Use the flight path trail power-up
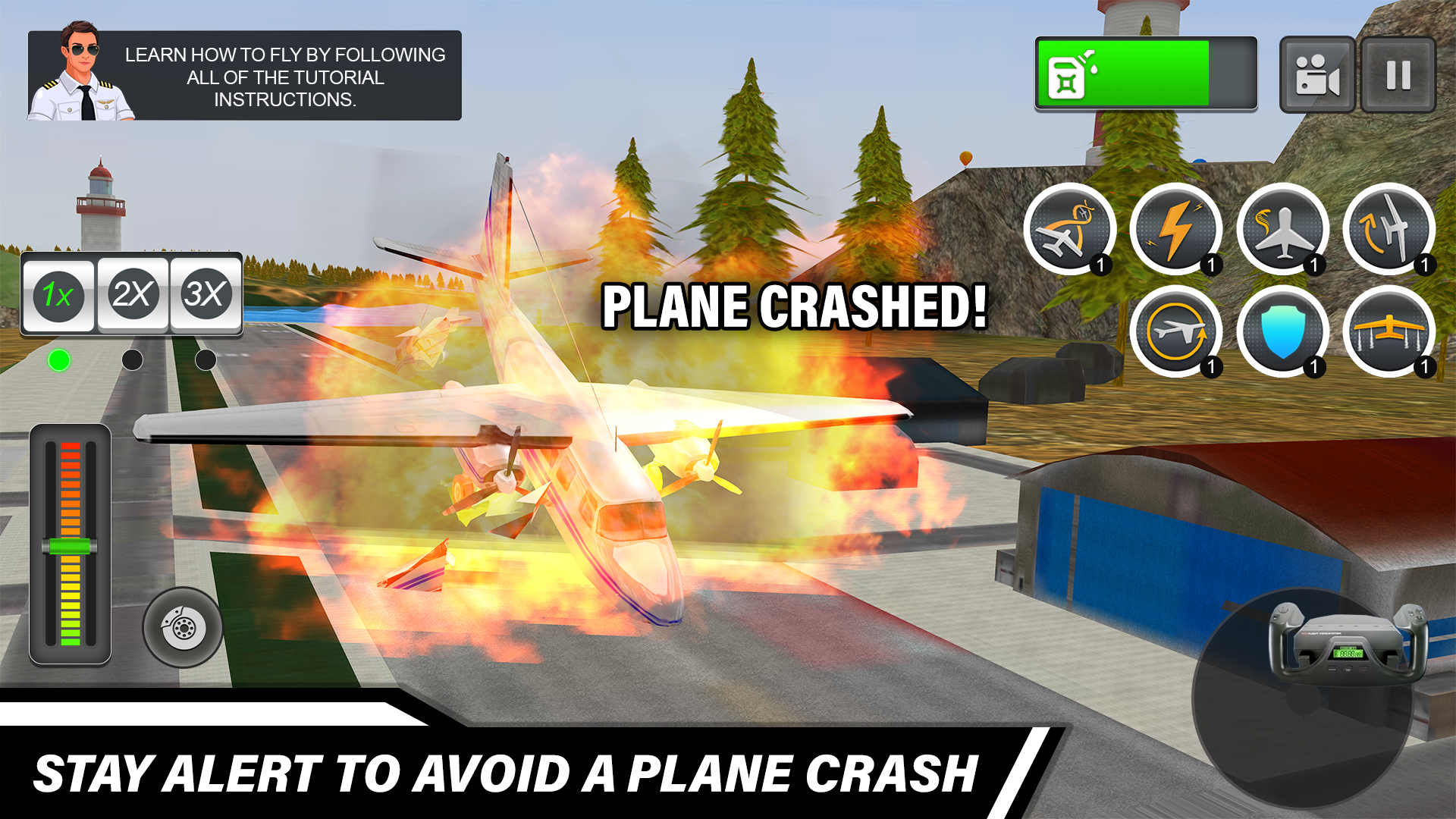 pos(1073,231)
